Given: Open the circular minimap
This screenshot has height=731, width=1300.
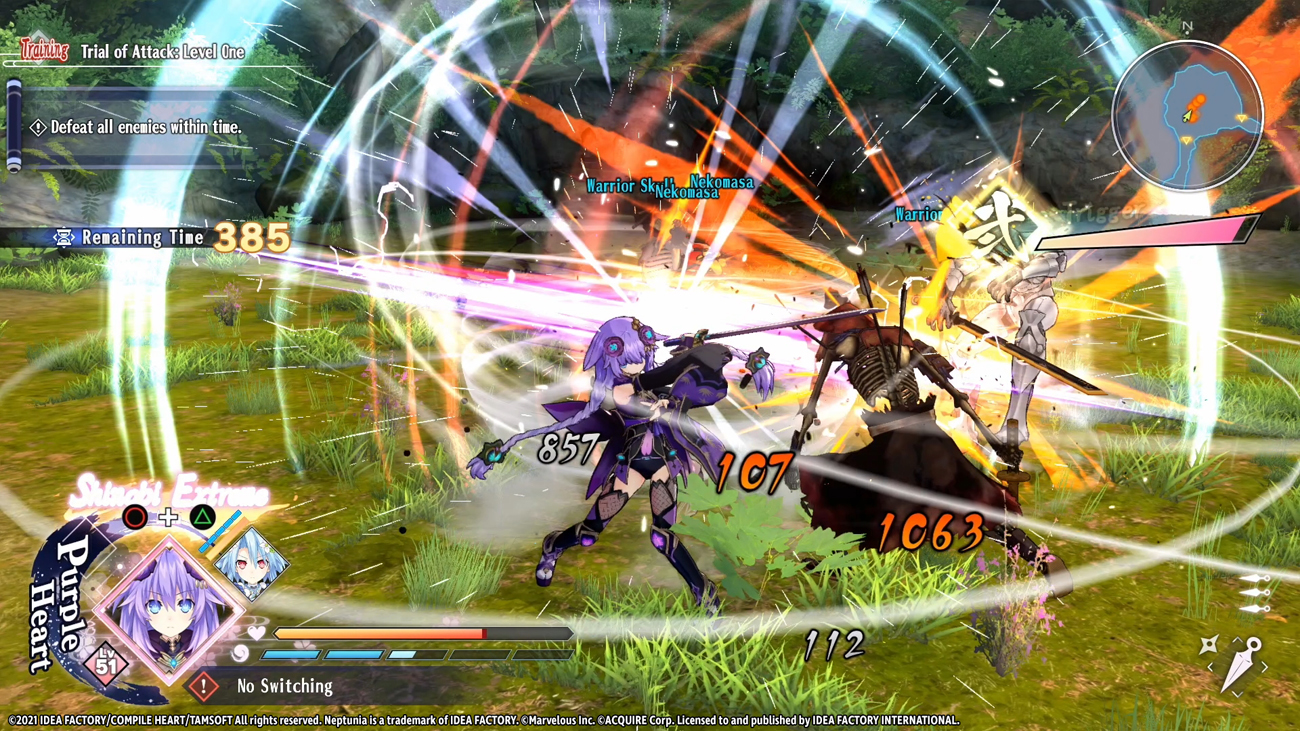Looking at the screenshot, I should [1187, 116].
